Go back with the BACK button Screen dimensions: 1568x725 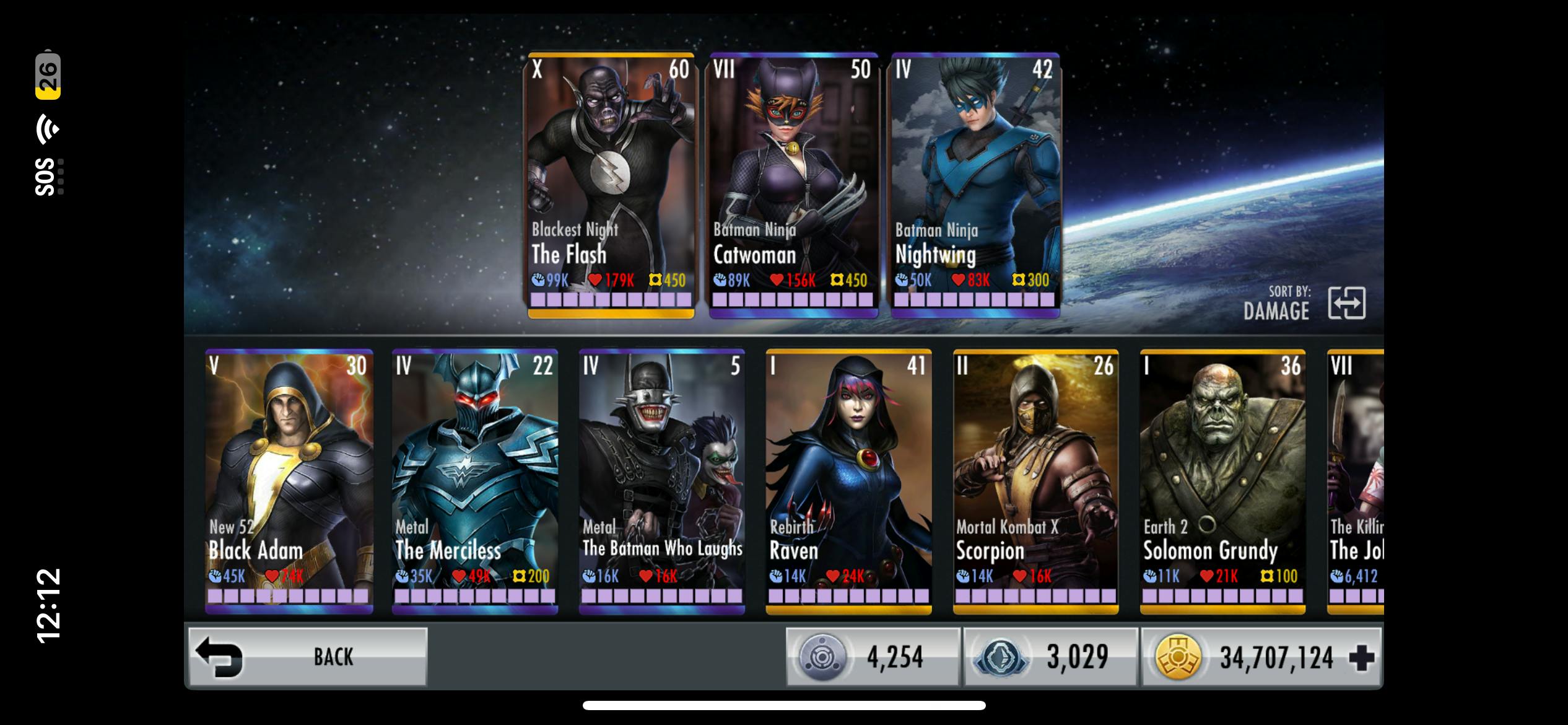(x=308, y=657)
